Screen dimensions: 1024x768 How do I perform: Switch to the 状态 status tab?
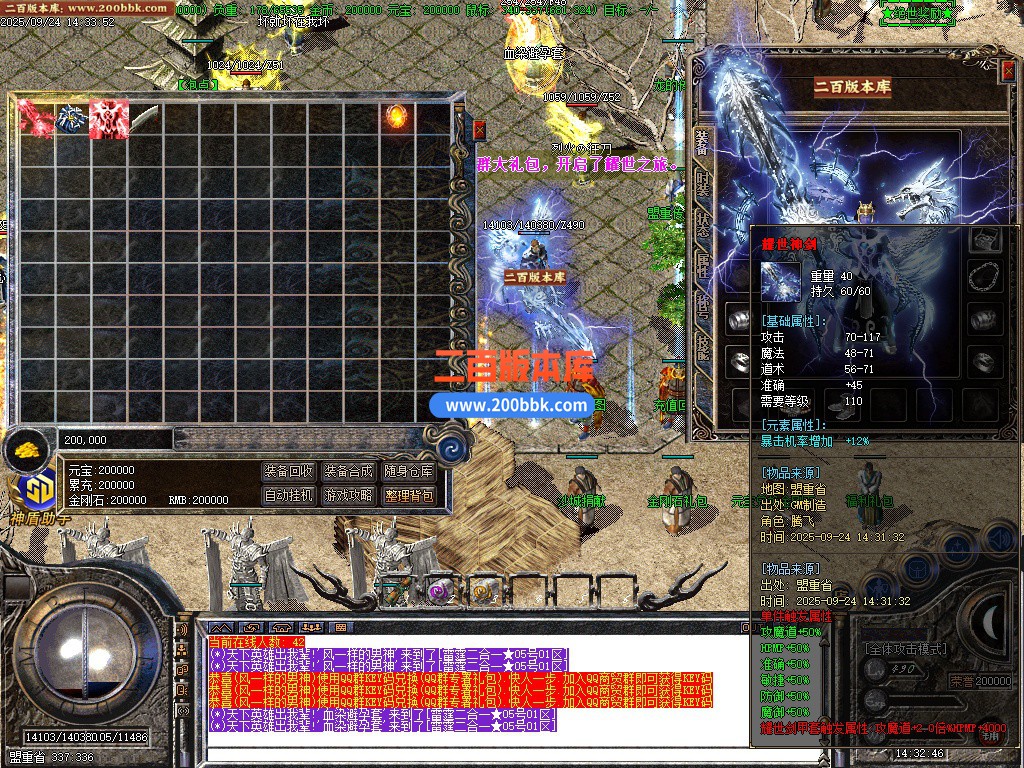(x=703, y=222)
